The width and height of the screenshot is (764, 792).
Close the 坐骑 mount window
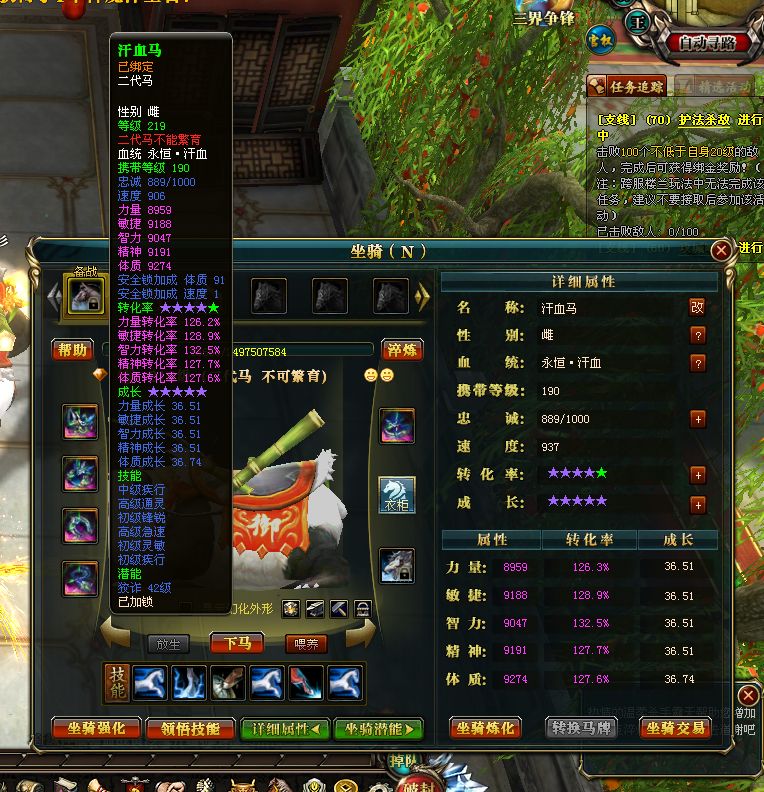pos(720,251)
